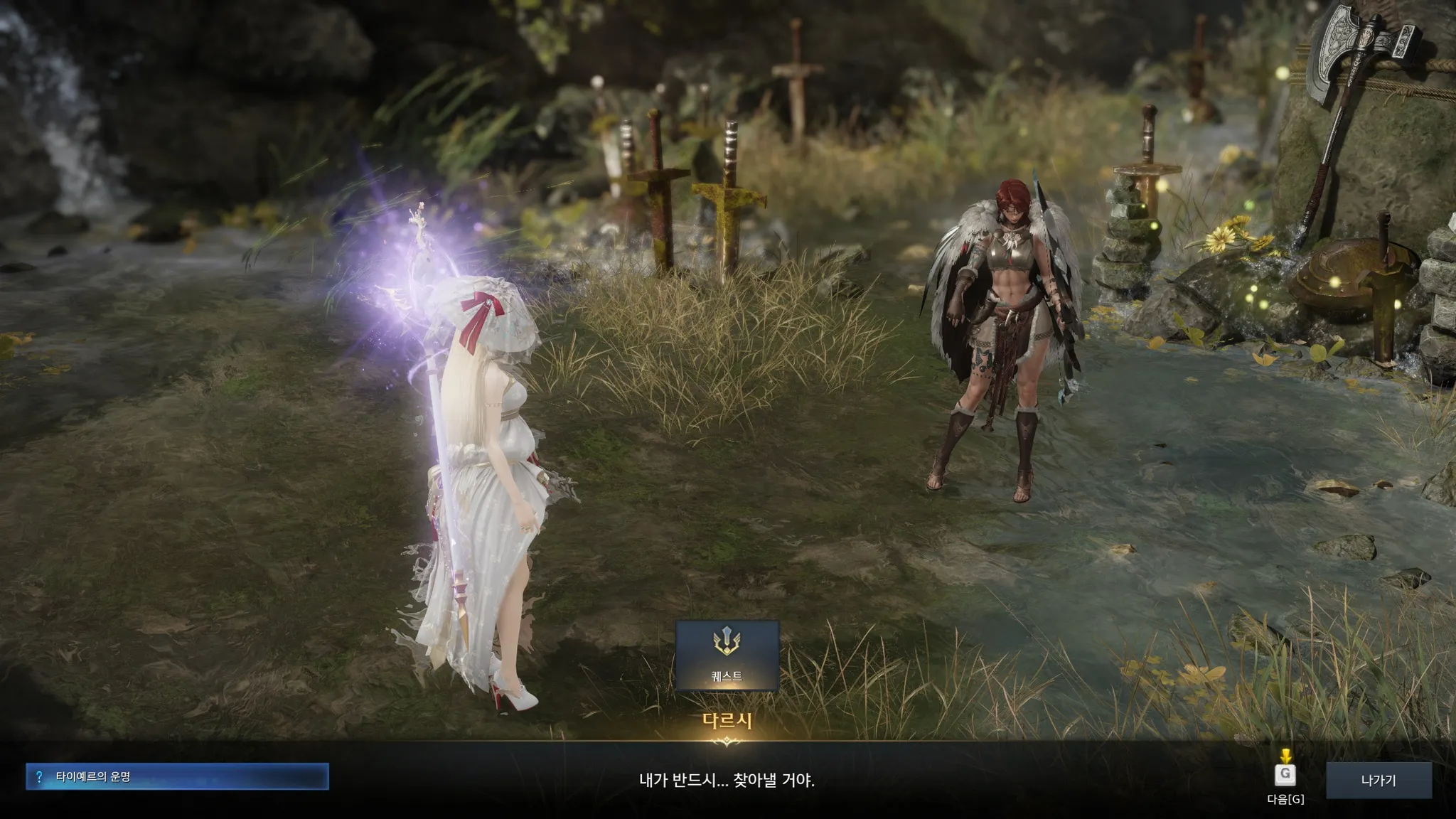The image size is (1456, 819).
Task: Open the 퀘스트 quest dialogue option
Action: [x=727, y=655]
